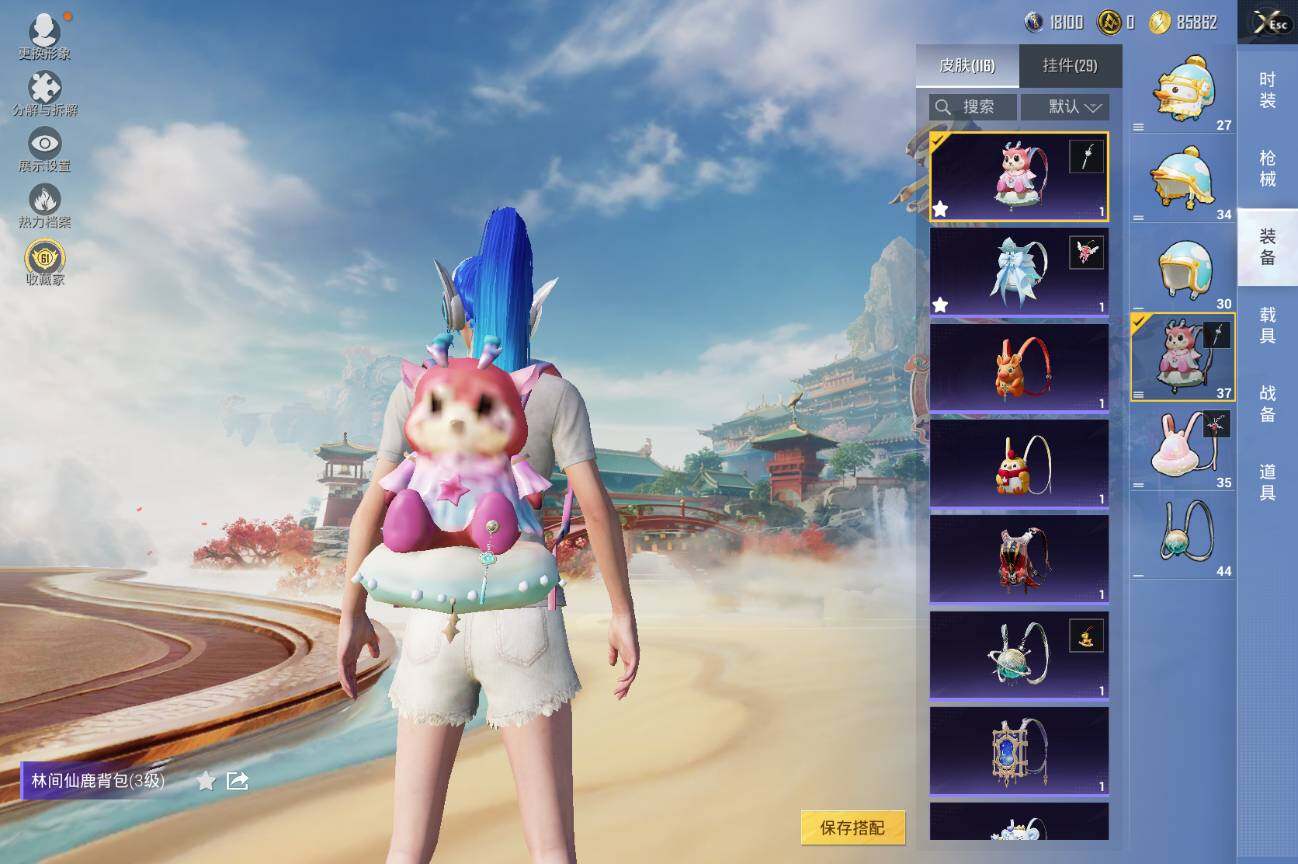Open the 收藏家 collector badge
The image size is (1298, 864).
(44, 262)
